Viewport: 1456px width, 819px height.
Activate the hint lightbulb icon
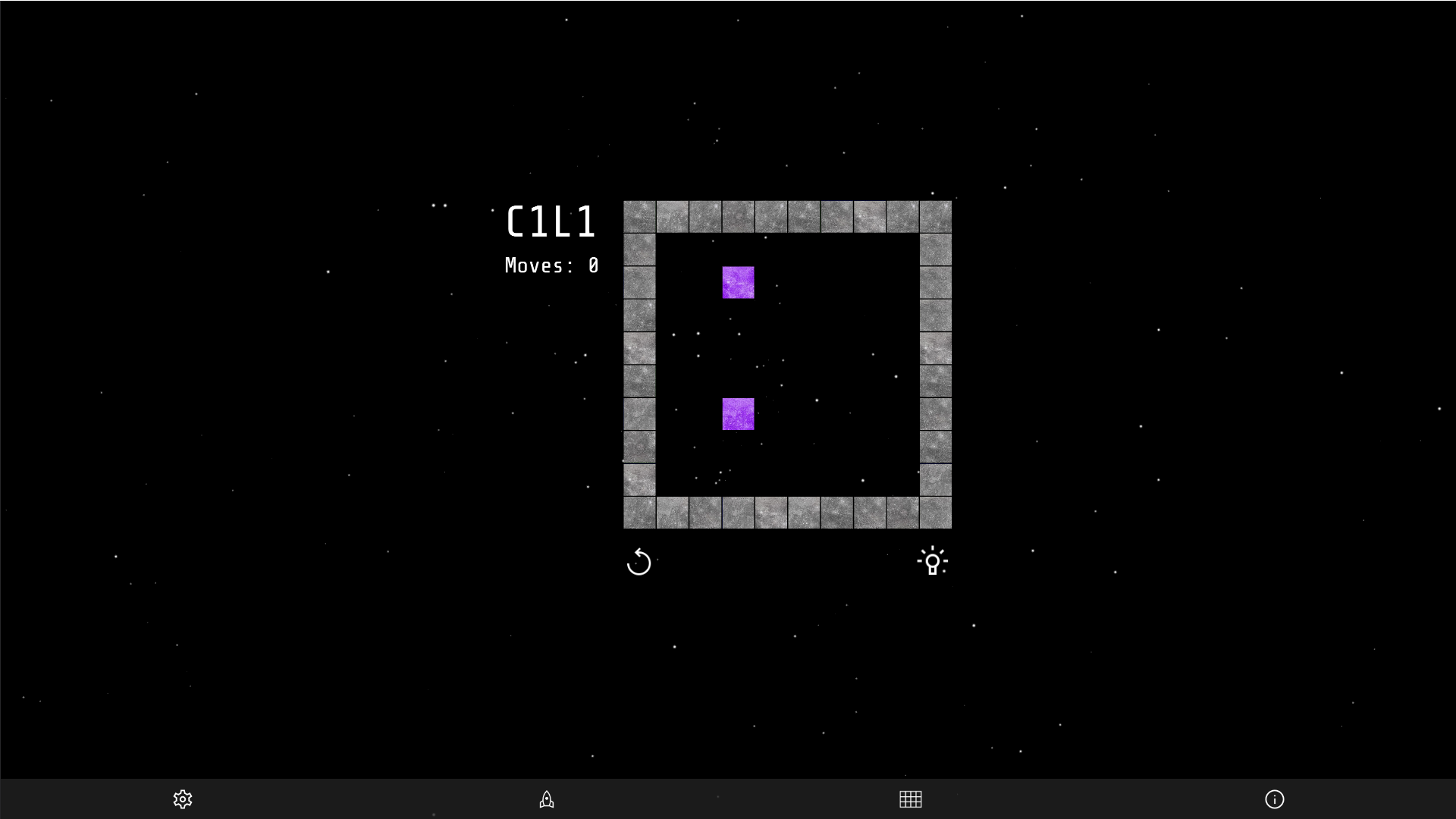coord(934,561)
